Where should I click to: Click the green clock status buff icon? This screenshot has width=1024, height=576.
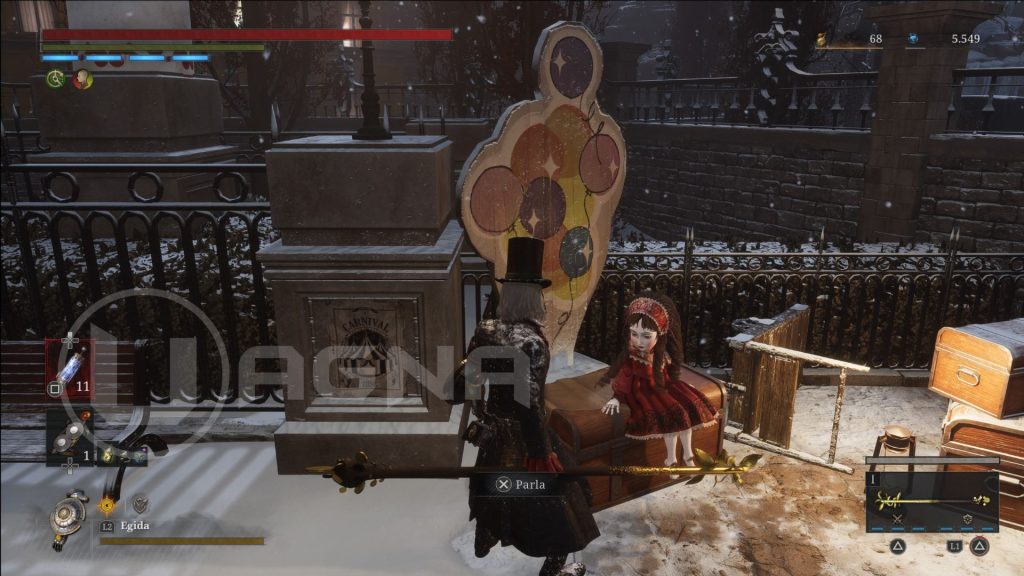(x=55, y=79)
